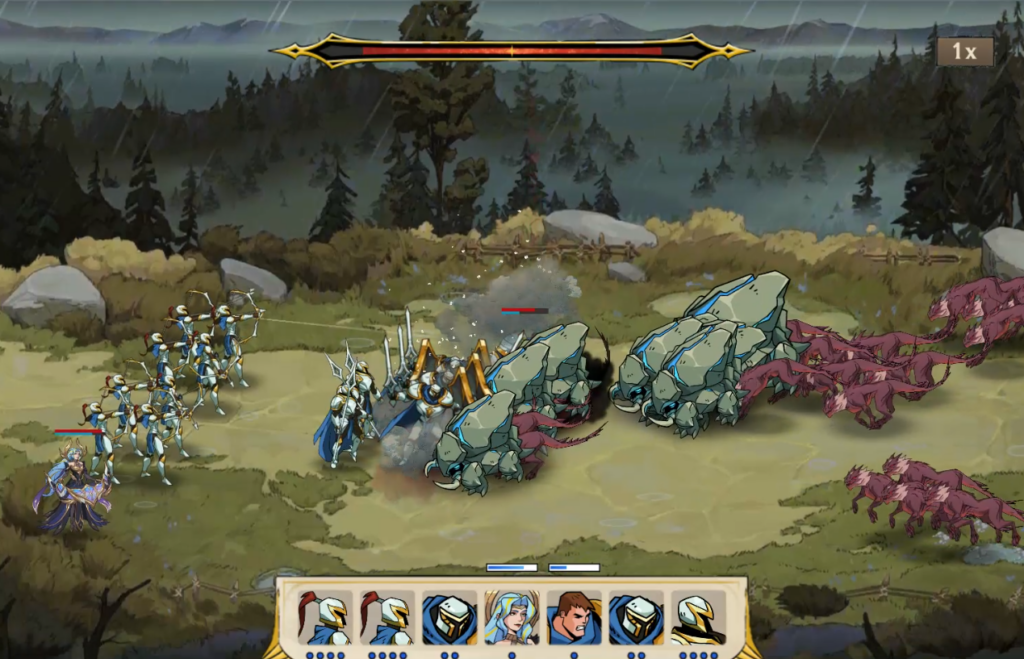Select the white and gold helmet unit card
1024x659 pixels.
697,617
